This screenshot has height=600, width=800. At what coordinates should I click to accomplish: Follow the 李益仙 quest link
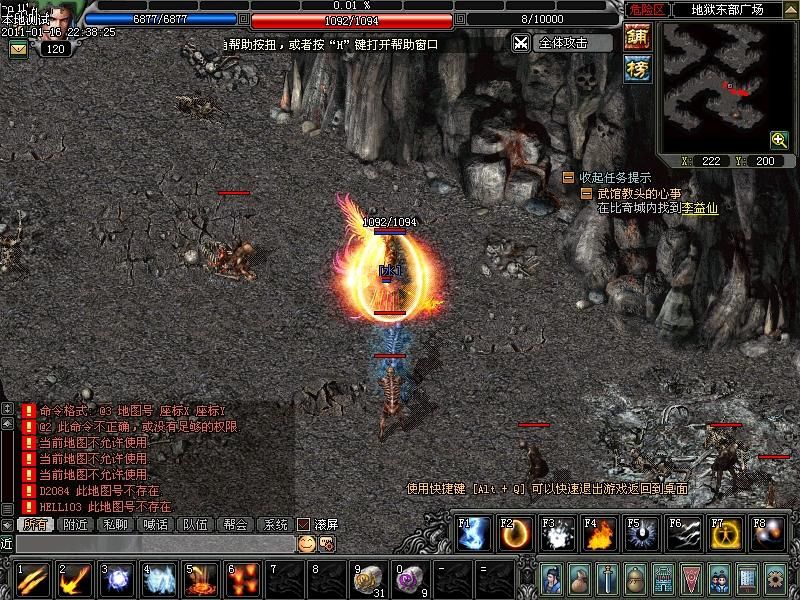pyautogui.click(x=700, y=208)
